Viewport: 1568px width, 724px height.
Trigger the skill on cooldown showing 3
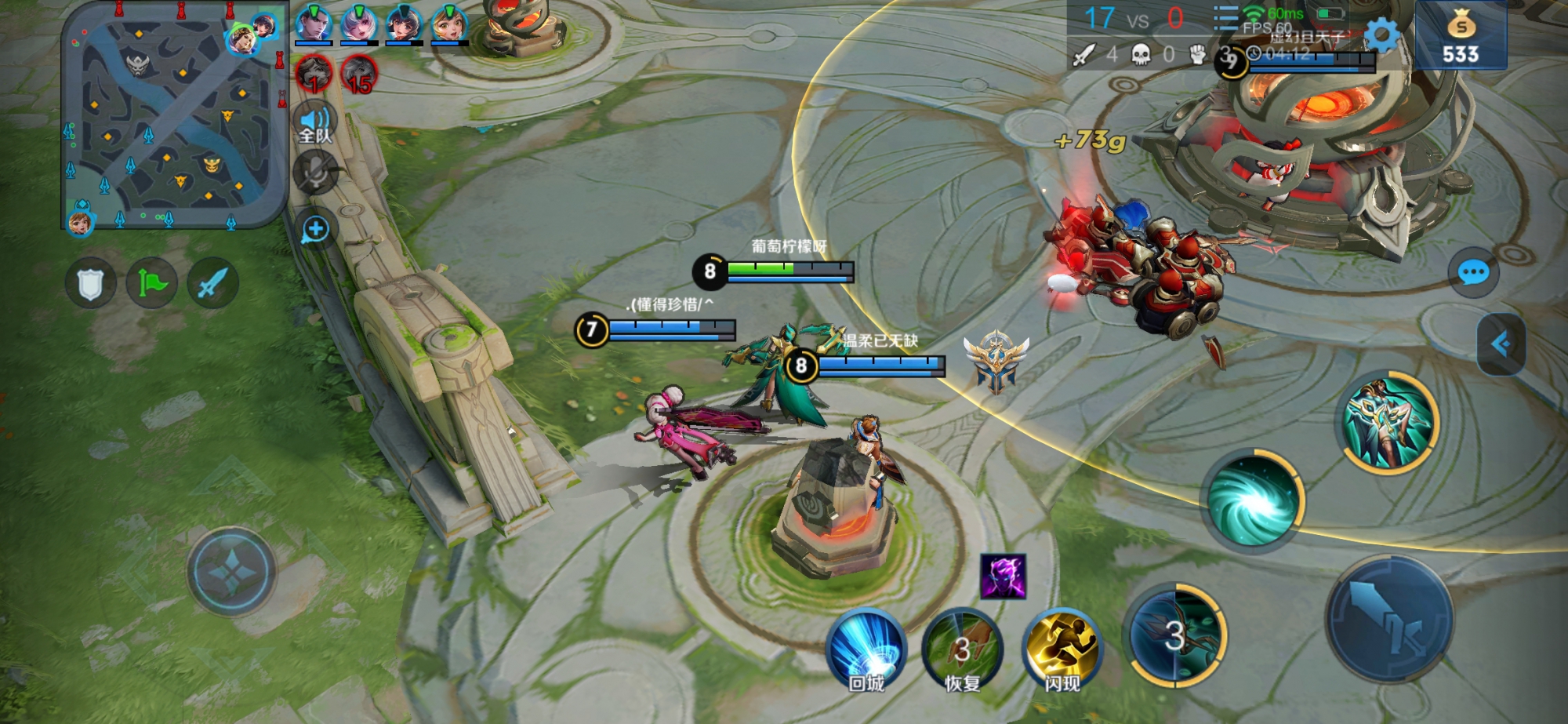[x=1174, y=635]
